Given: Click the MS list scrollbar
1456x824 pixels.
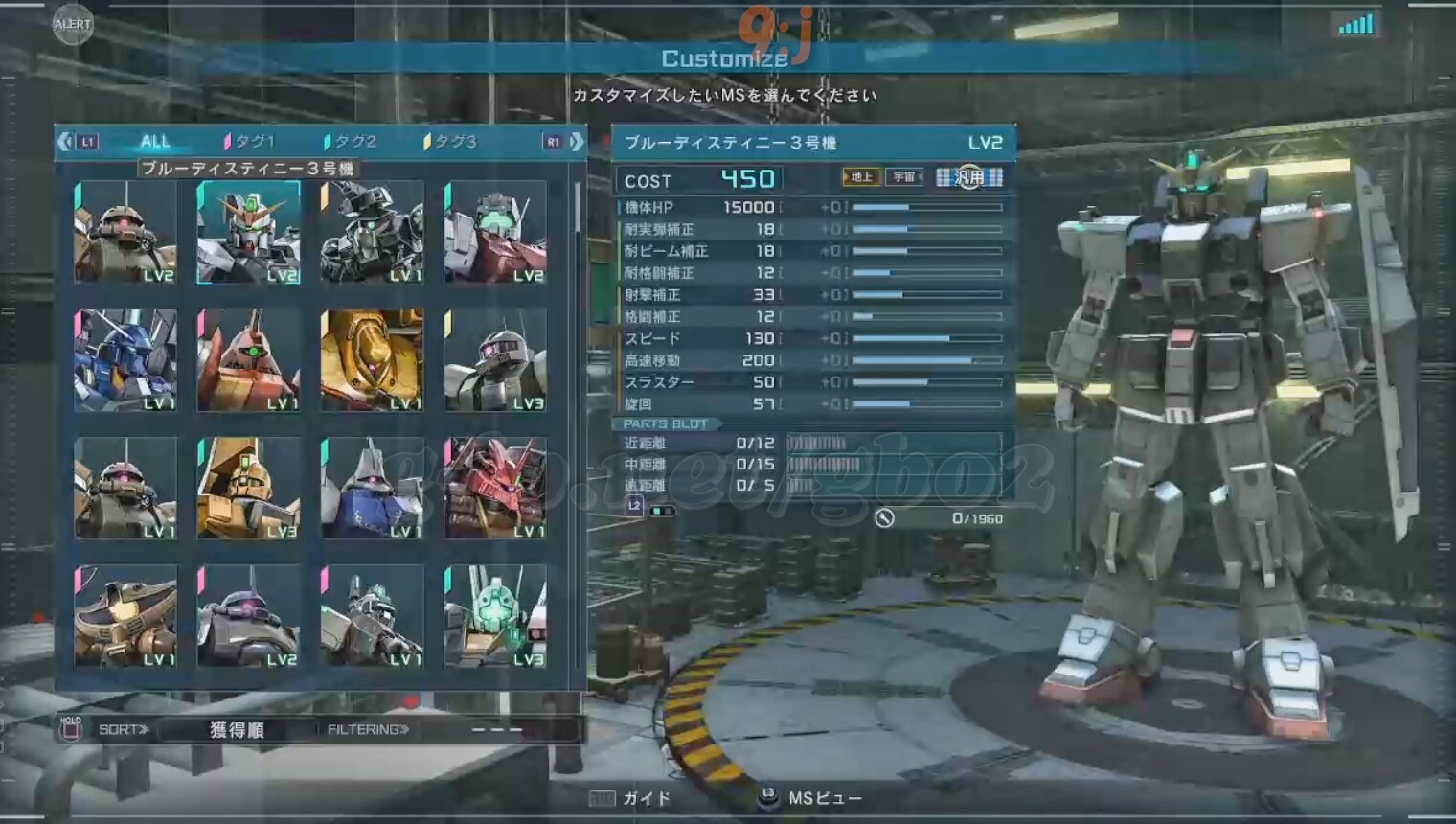Looking at the screenshot, I should click(578, 208).
